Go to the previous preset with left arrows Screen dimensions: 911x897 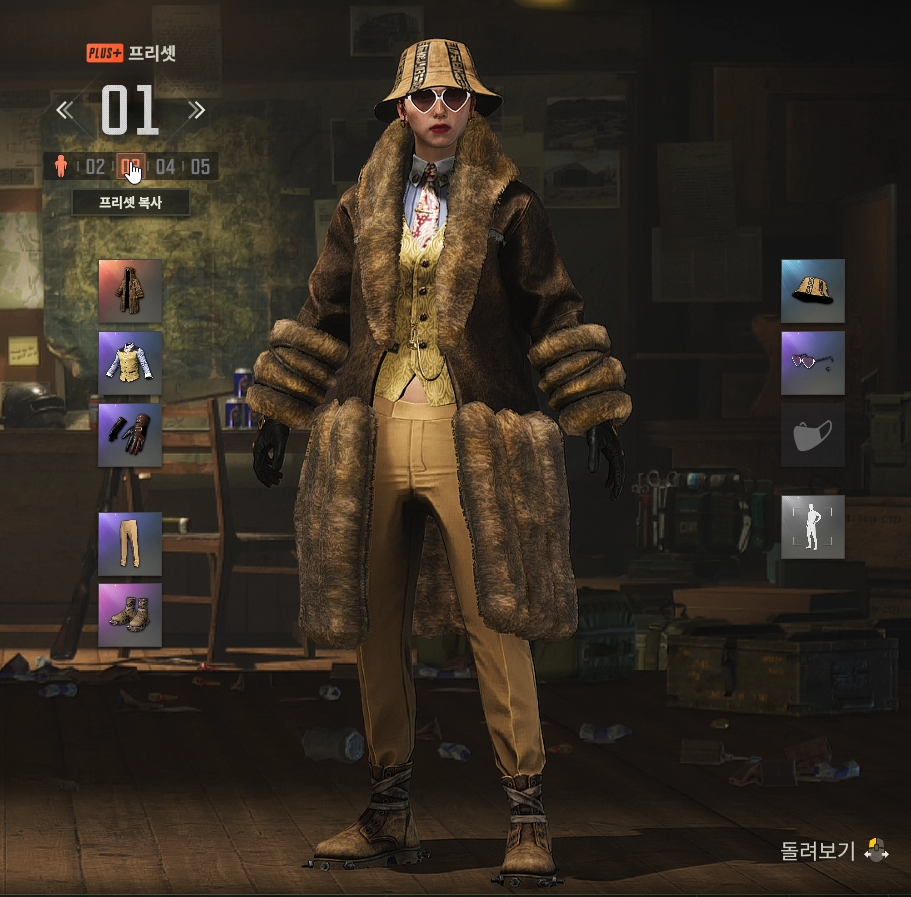tap(65, 110)
